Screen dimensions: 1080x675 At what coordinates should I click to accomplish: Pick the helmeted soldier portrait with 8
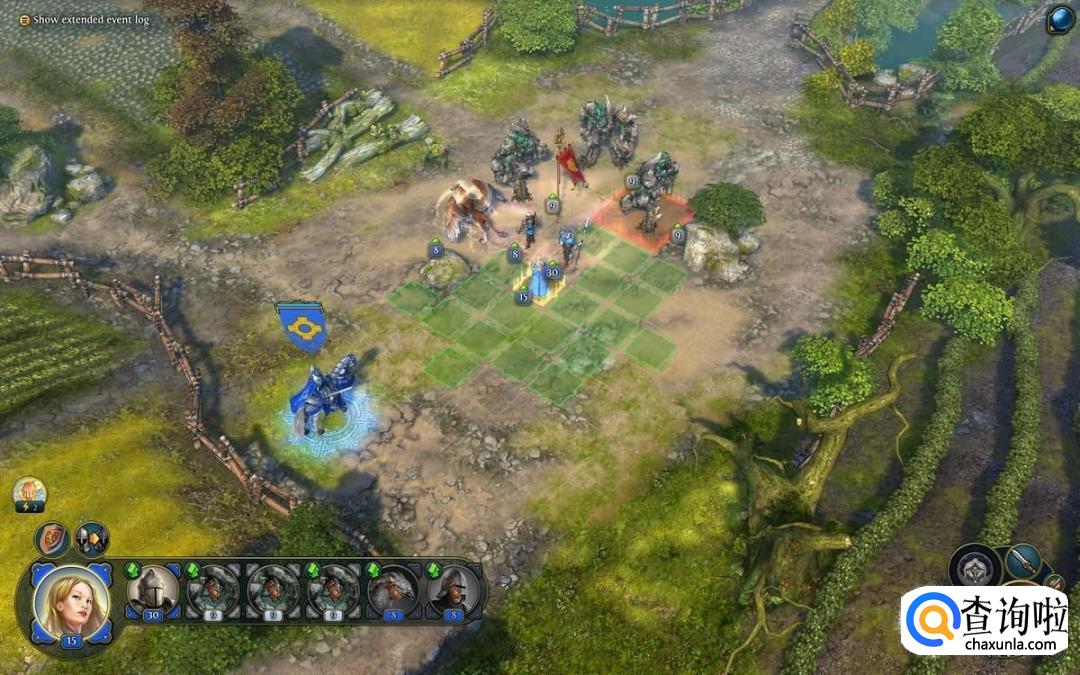pos(452,591)
